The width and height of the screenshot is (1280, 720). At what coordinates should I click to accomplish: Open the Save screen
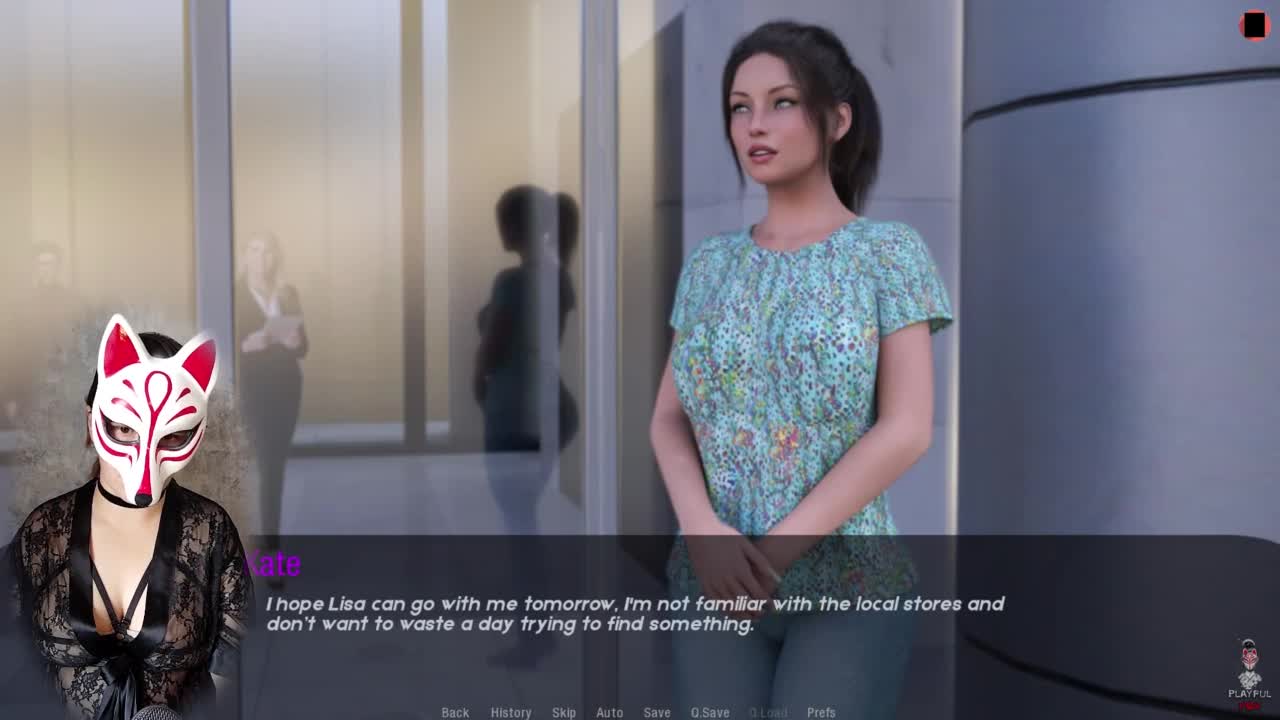pyautogui.click(x=657, y=712)
